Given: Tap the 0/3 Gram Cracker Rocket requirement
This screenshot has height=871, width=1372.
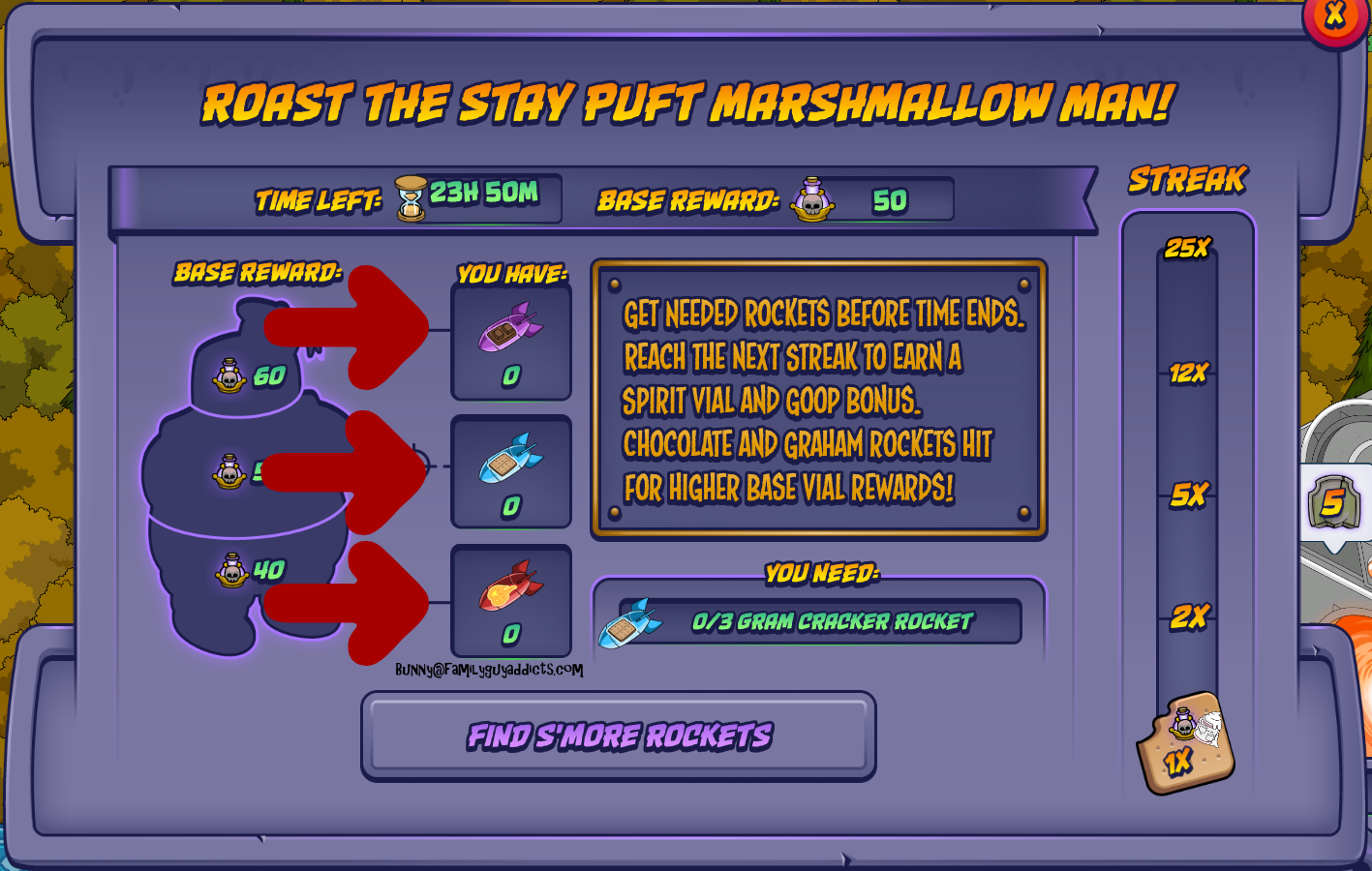Looking at the screenshot, I should click(819, 621).
